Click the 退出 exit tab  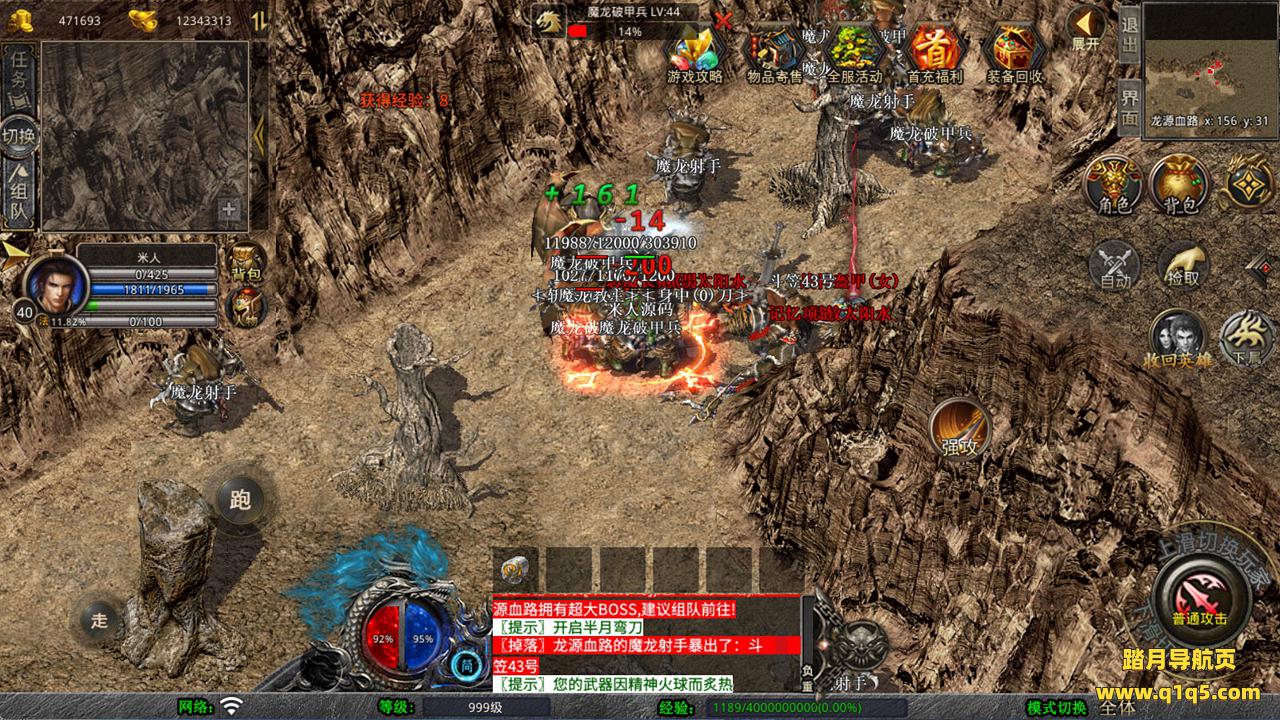[1129, 35]
